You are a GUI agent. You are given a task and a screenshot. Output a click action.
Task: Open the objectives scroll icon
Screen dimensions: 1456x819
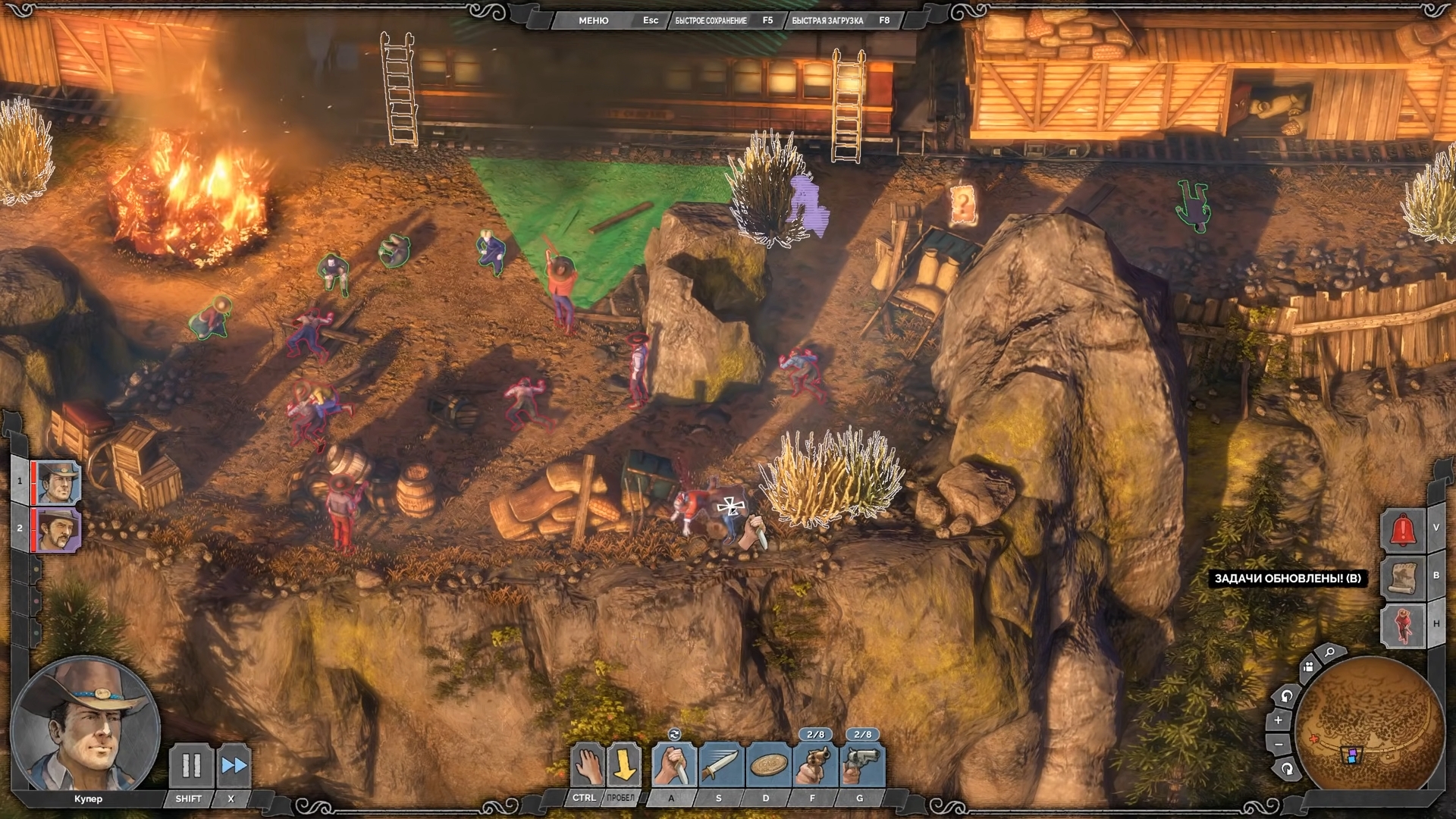[1402, 577]
